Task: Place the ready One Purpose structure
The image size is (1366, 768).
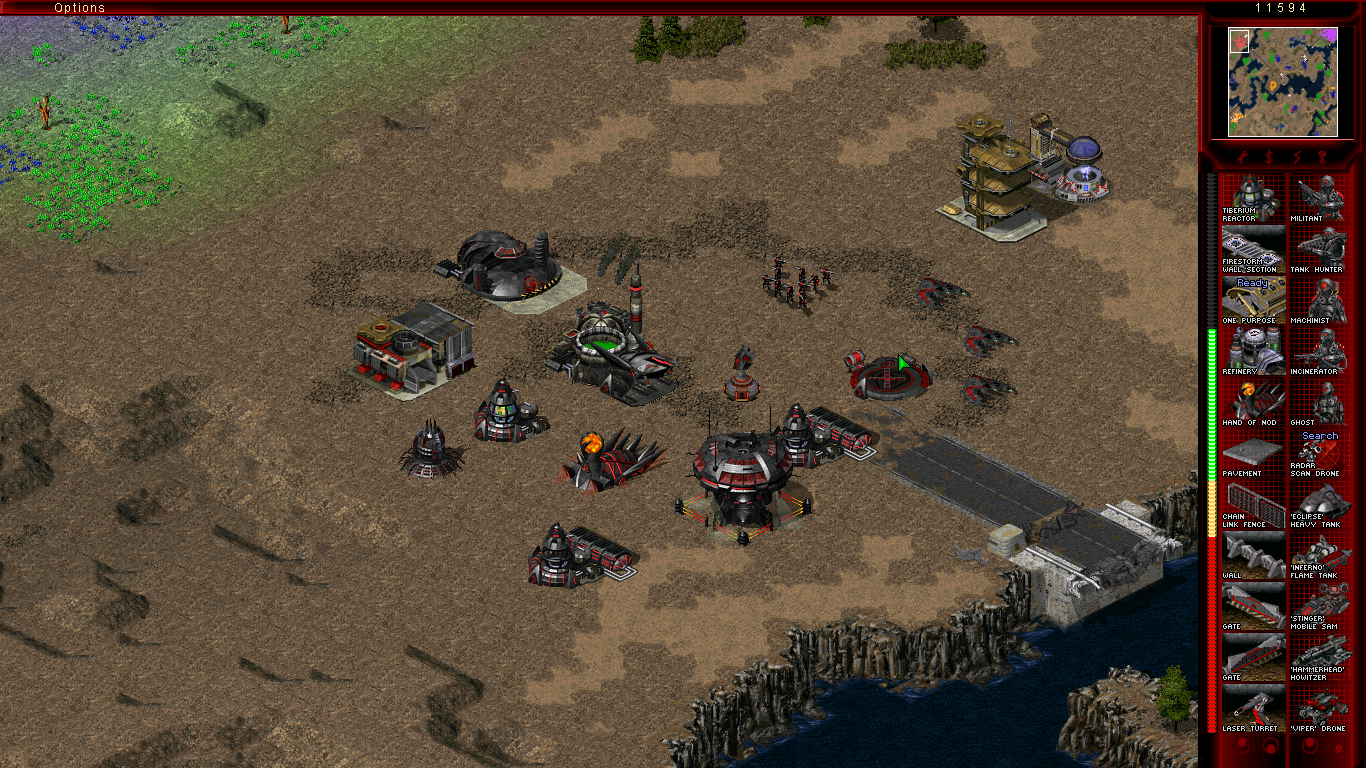Action: pyautogui.click(x=1253, y=300)
